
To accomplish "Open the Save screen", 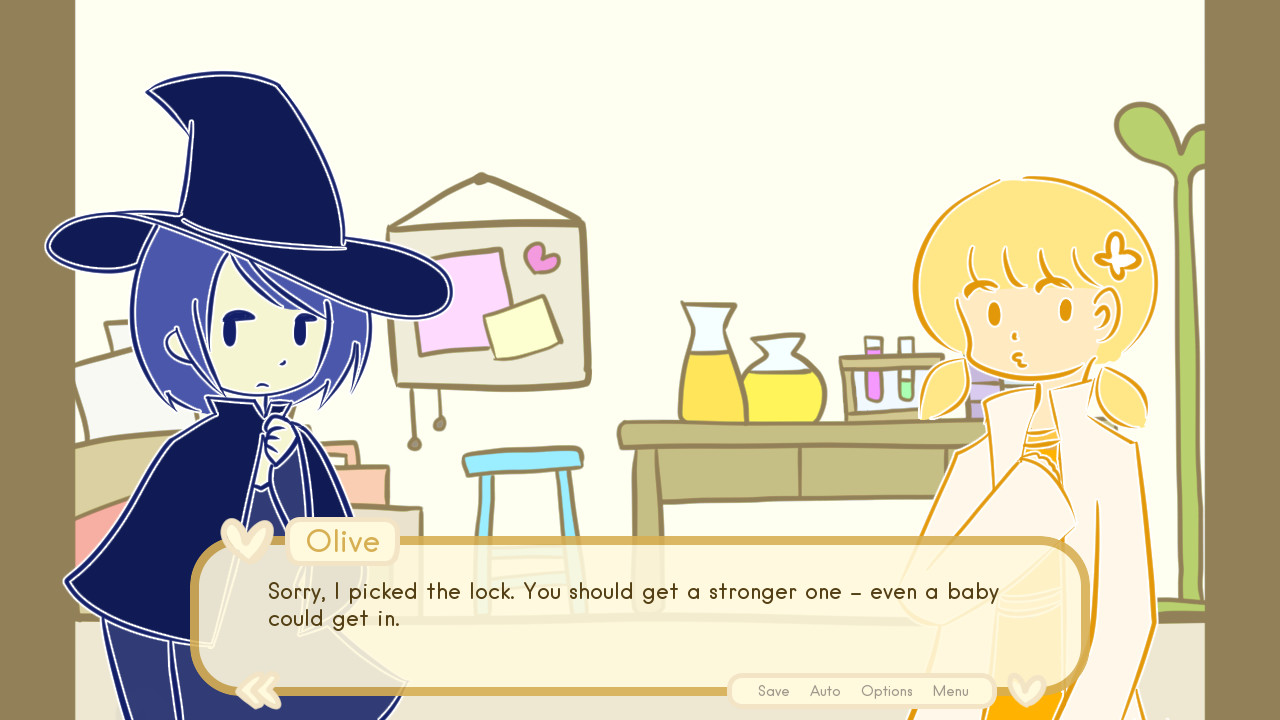I will click(x=773, y=690).
